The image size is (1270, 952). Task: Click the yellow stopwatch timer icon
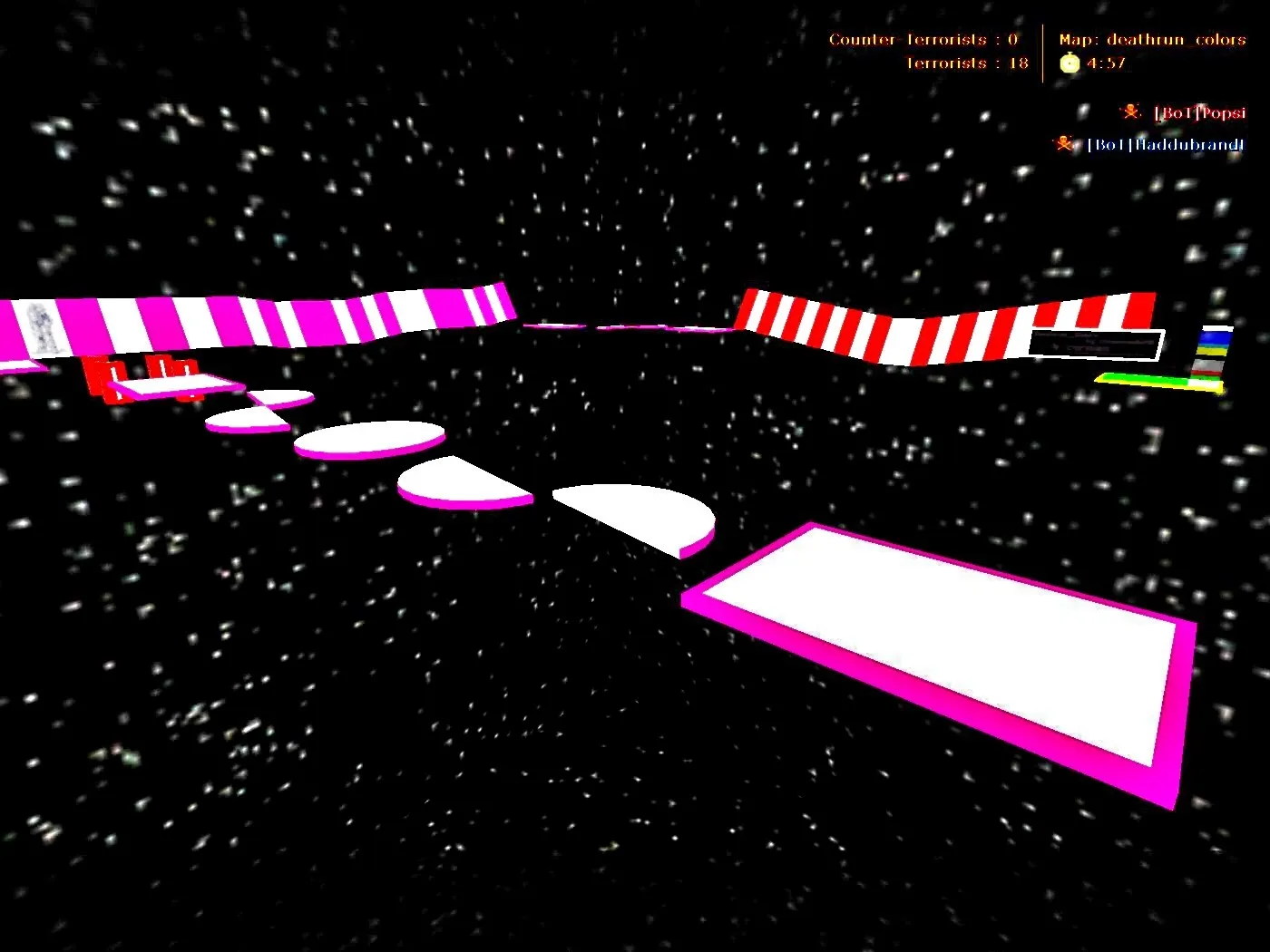point(1069,63)
